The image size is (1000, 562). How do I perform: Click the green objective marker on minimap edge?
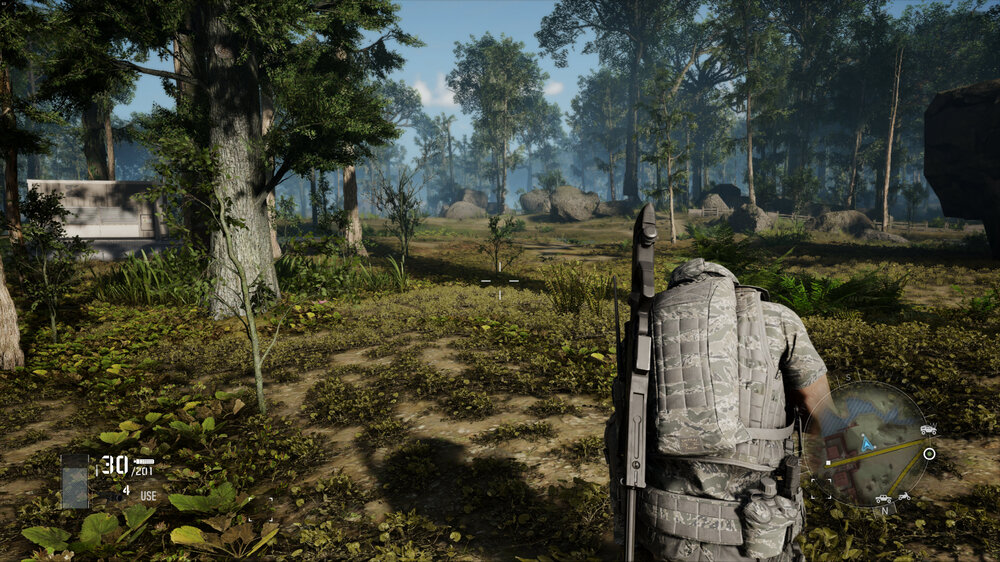point(929,454)
